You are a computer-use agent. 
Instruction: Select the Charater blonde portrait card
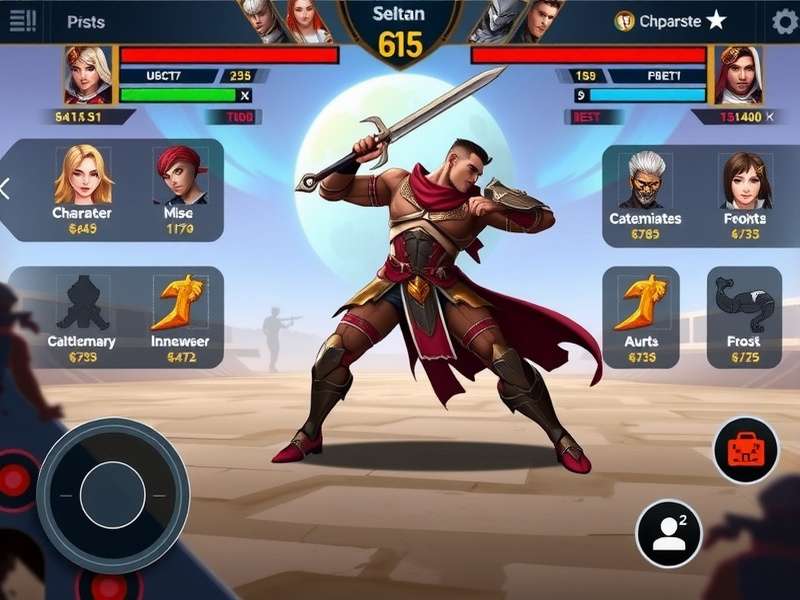point(82,187)
